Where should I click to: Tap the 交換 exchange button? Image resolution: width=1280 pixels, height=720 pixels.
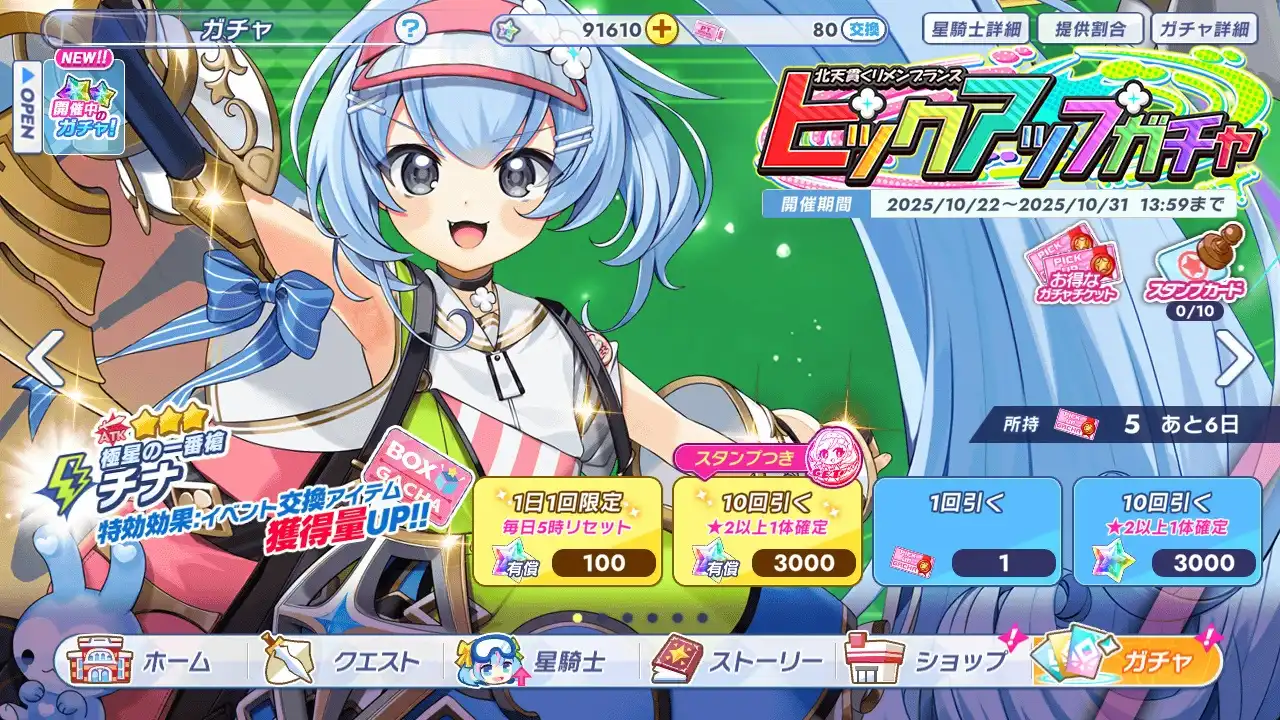864,30
